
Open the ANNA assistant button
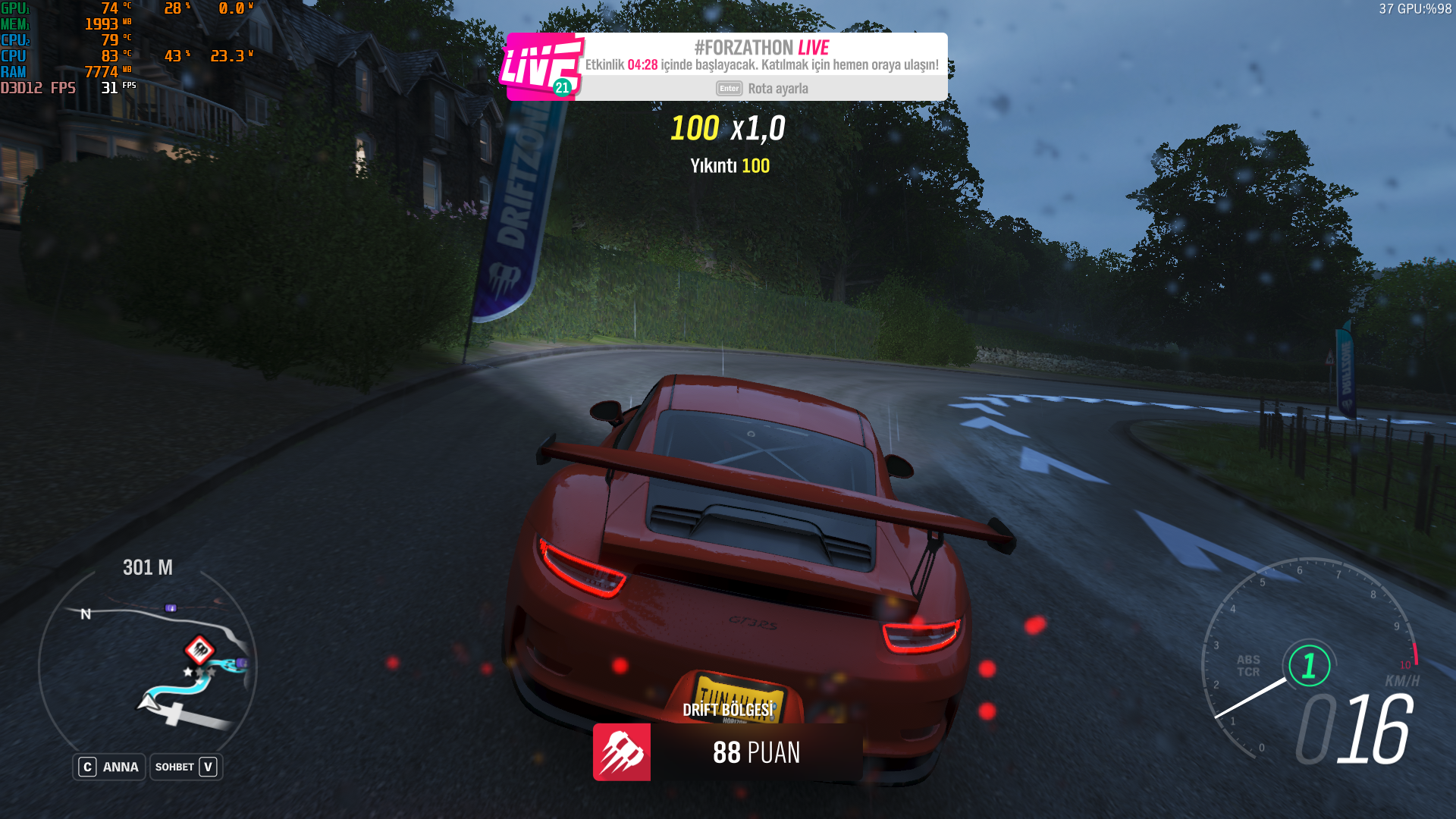pos(109,767)
